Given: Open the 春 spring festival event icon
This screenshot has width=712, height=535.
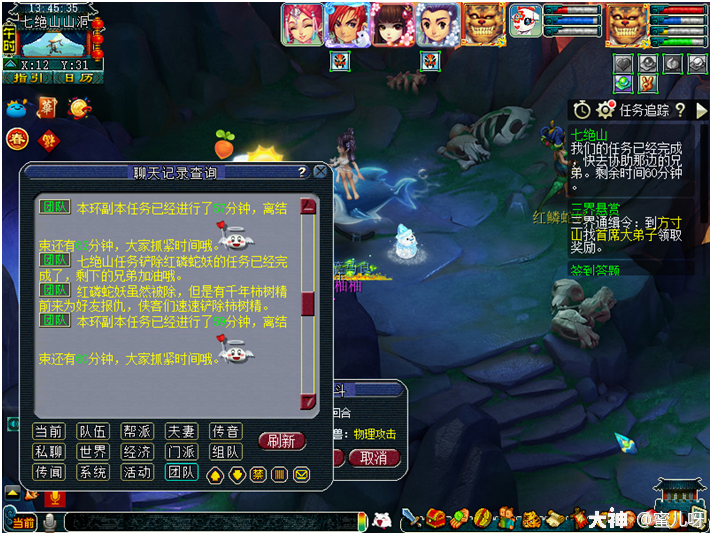Looking at the screenshot, I should click(x=17, y=138).
